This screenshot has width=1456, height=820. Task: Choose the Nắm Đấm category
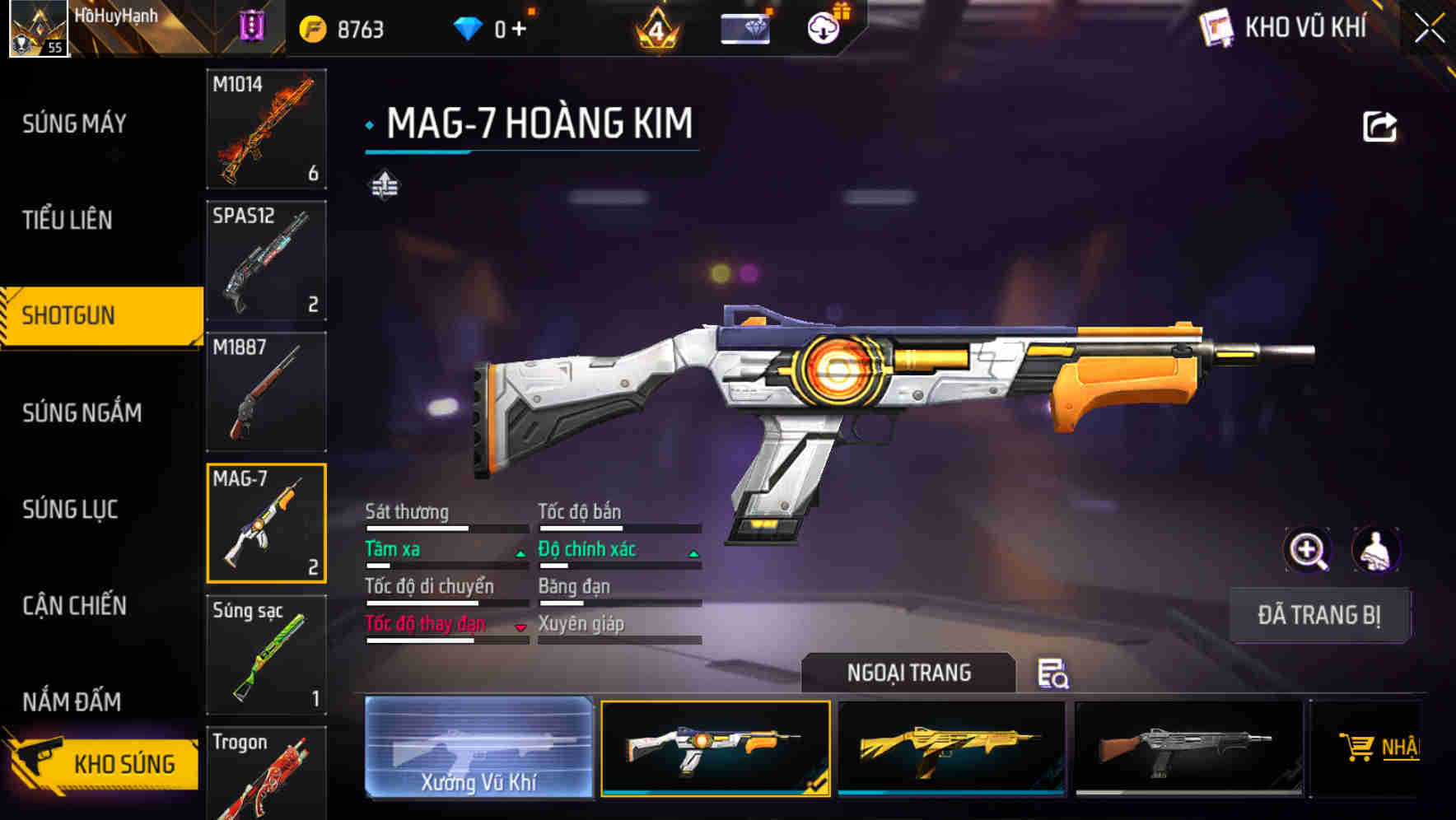pos(72,701)
